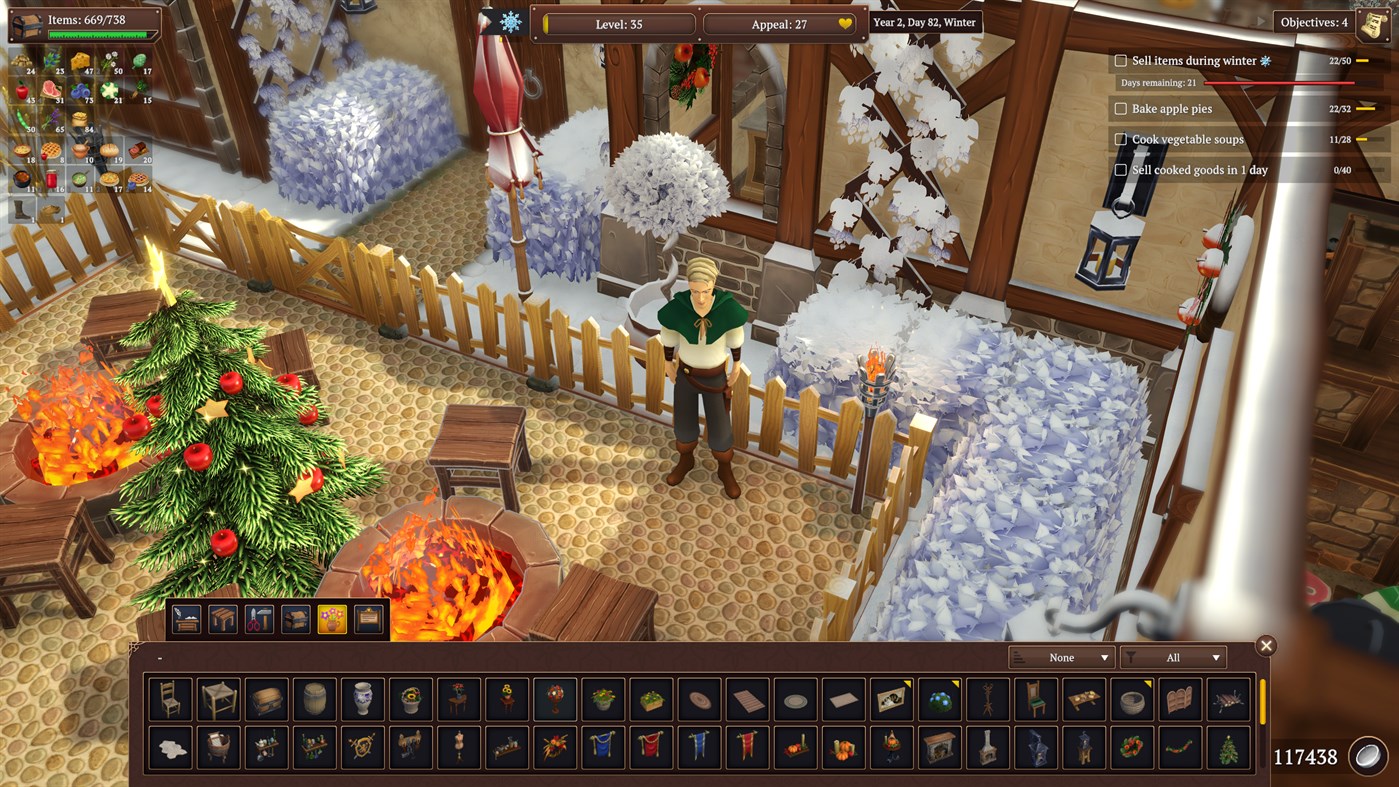
Task: Select the signboard category icon
Action: point(368,618)
